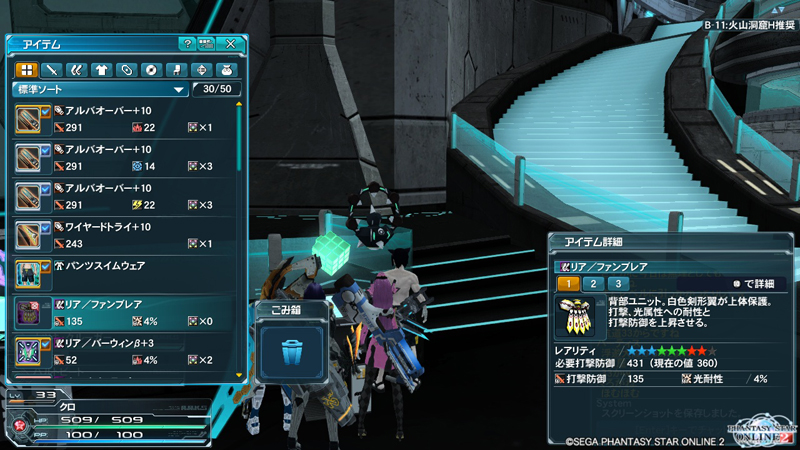Switch to the weapons sword tab
800x450 pixels.
pos(51,70)
